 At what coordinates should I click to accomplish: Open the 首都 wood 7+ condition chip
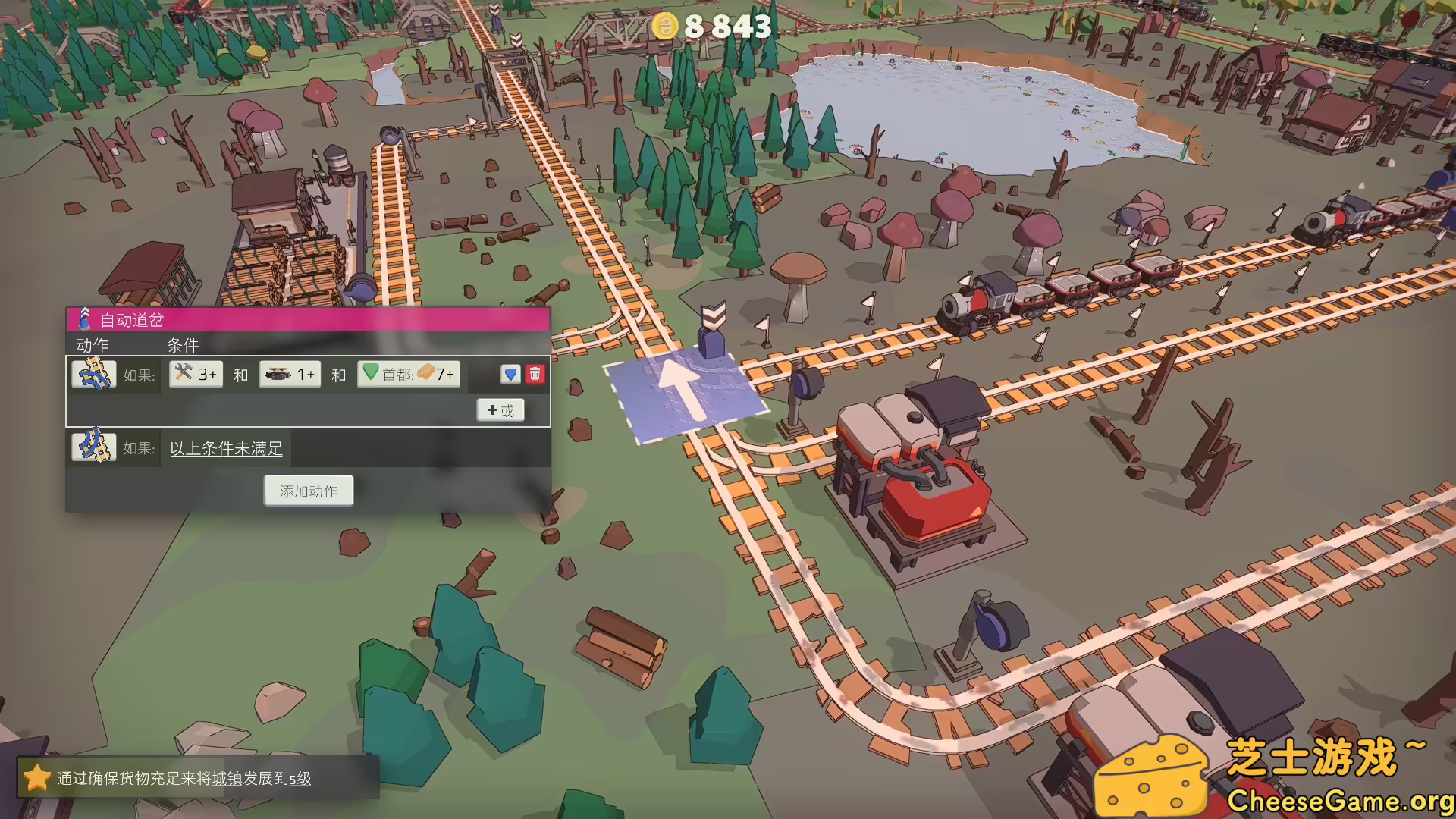tap(409, 374)
